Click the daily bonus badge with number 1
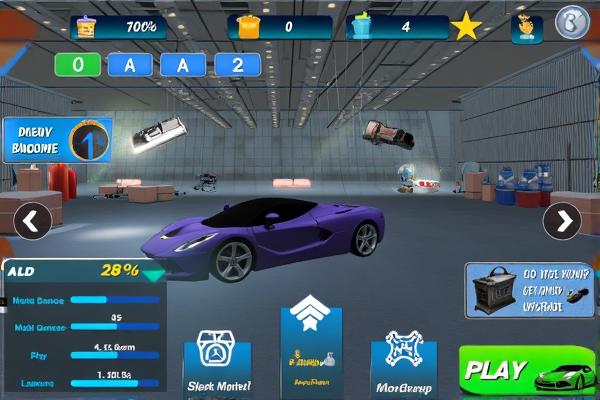The height and width of the screenshot is (400, 600). point(57,141)
